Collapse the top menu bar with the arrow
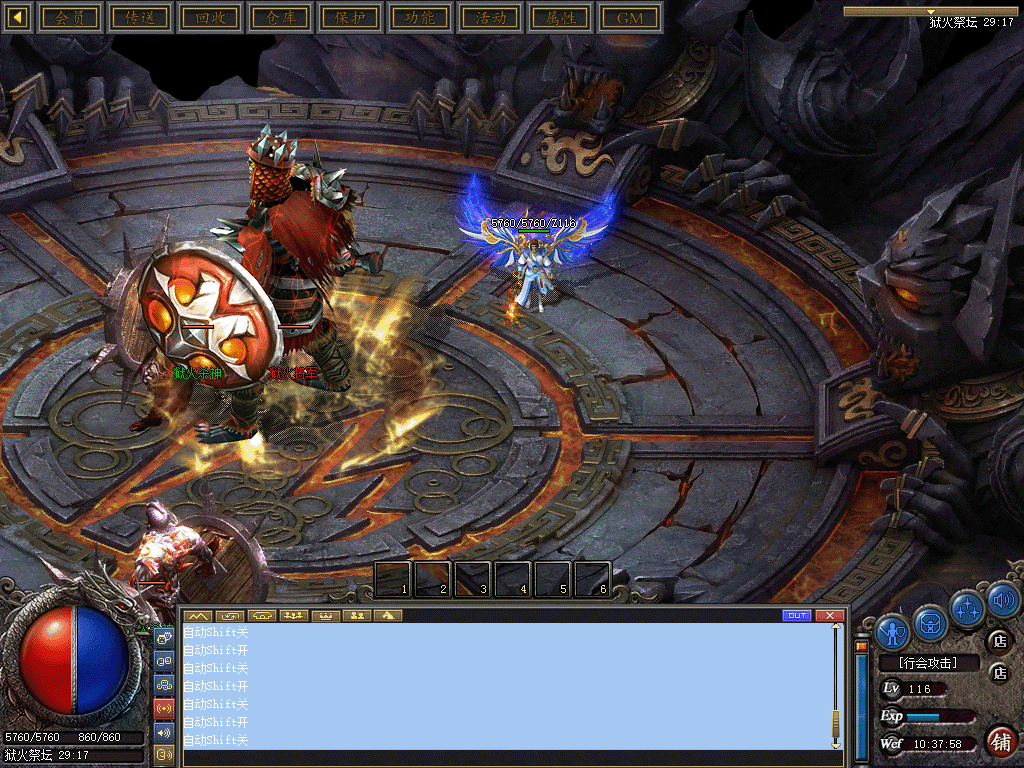The height and width of the screenshot is (768, 1024). (x=17, y=18)
